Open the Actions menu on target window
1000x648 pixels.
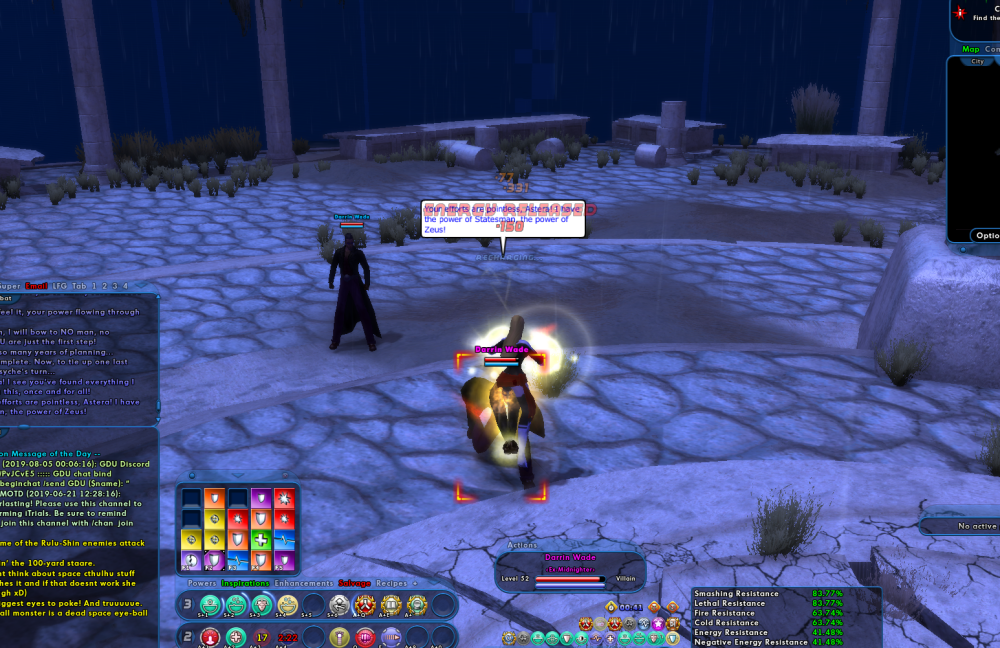coord(522,546)
